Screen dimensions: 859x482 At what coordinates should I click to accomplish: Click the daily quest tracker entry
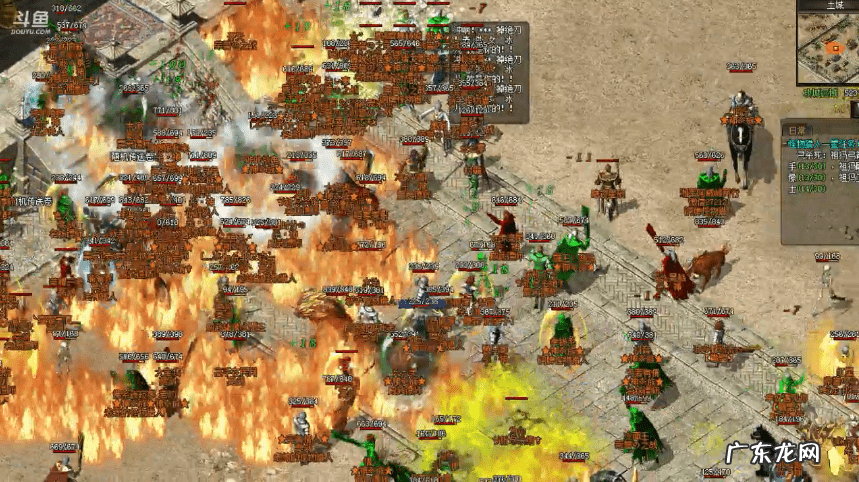(822, 146)
